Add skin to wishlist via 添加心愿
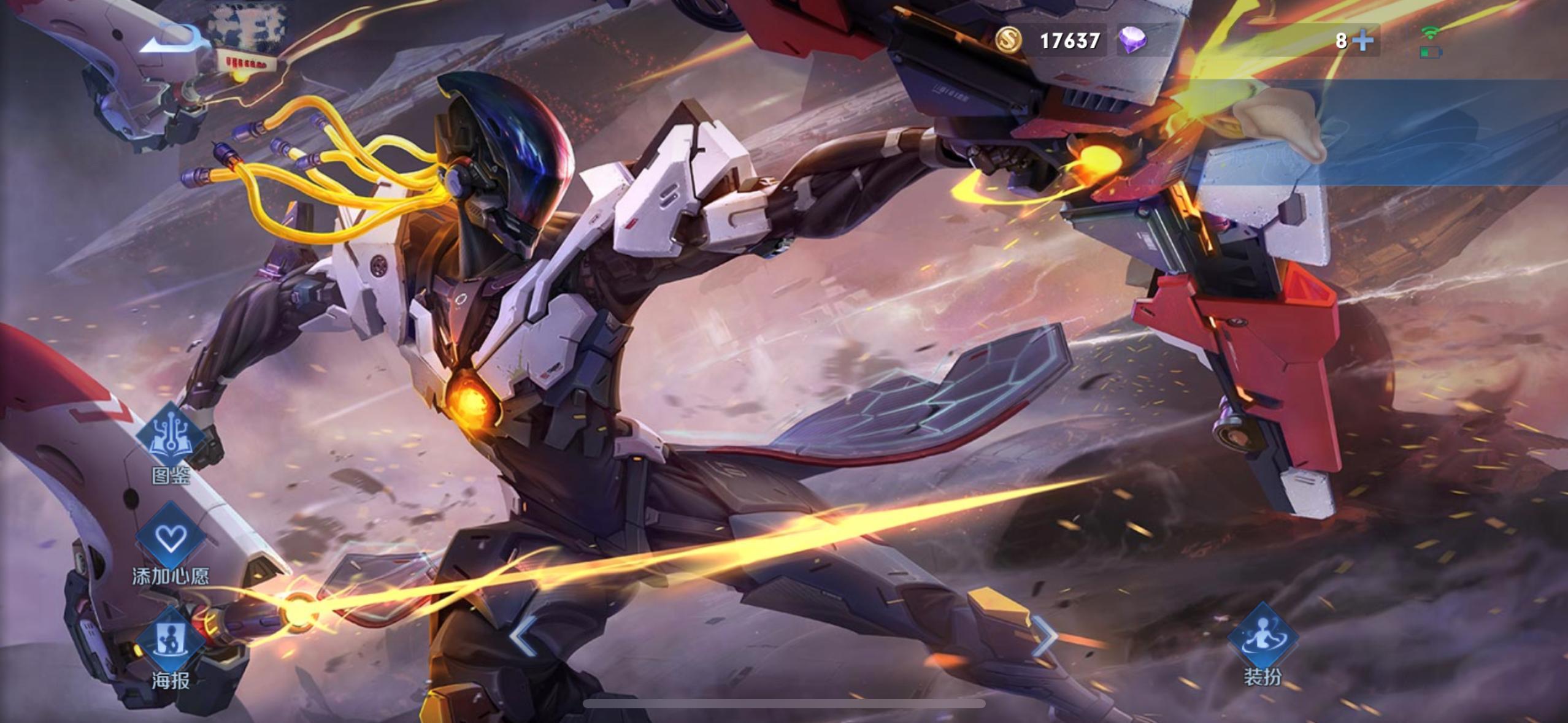Image resolution: width=1568 pixels, height=723 pixels. click(x=171, y=538)
